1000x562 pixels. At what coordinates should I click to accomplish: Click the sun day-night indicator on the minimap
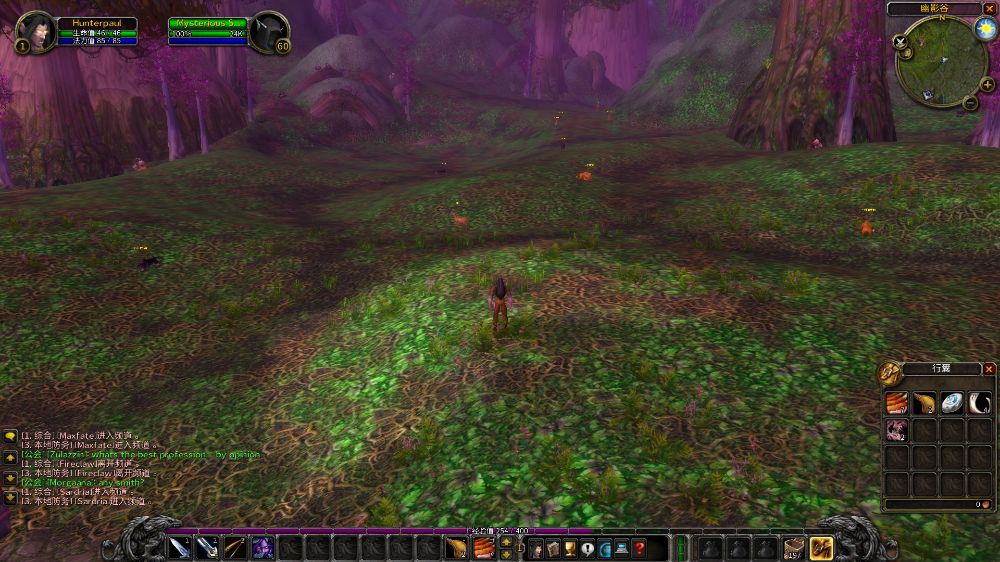click(x=983, y=29)
